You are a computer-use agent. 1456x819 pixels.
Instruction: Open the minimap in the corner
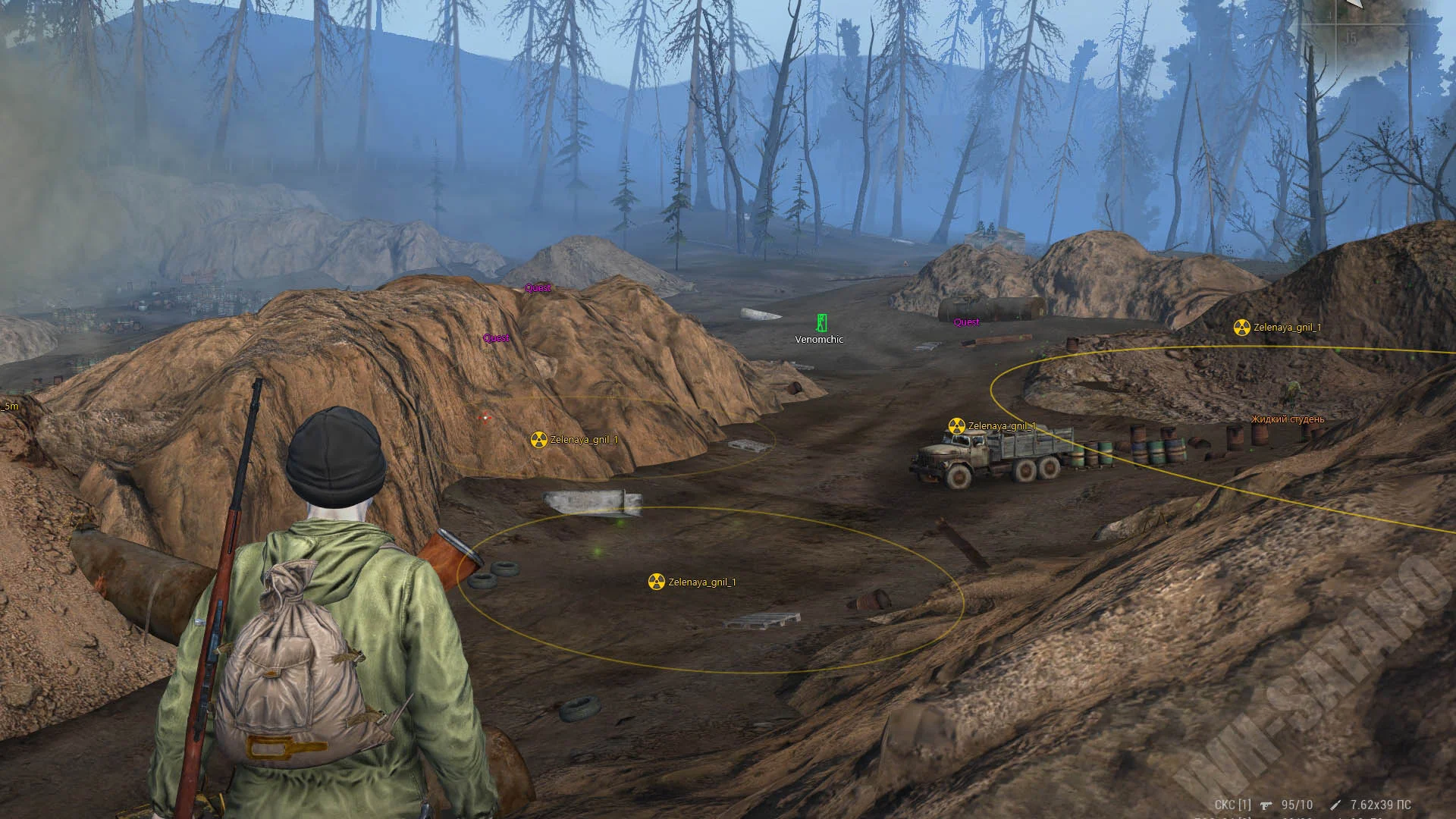tap(1376, 34)
